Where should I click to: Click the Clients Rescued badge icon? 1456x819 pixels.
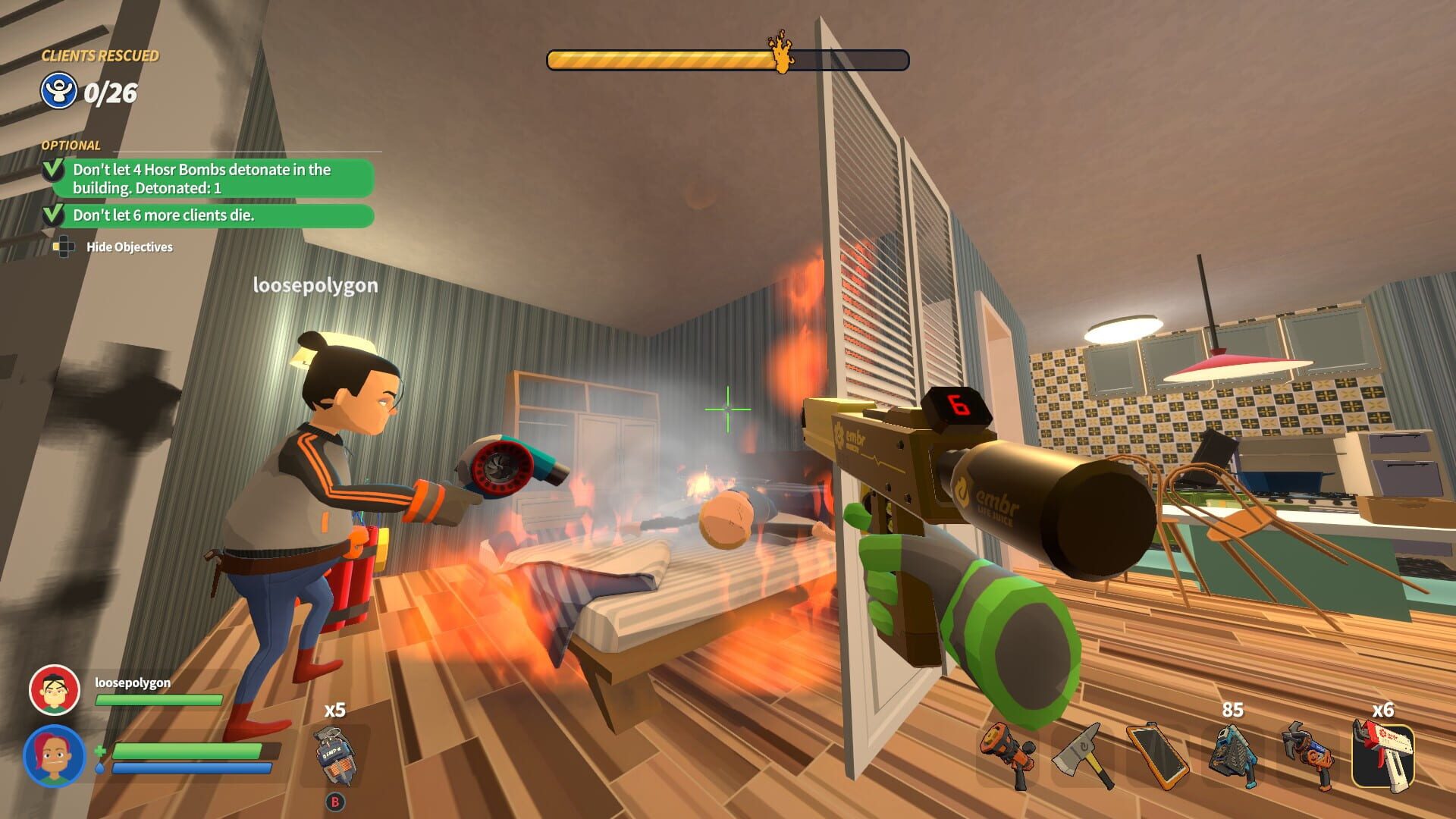[58, 91]
